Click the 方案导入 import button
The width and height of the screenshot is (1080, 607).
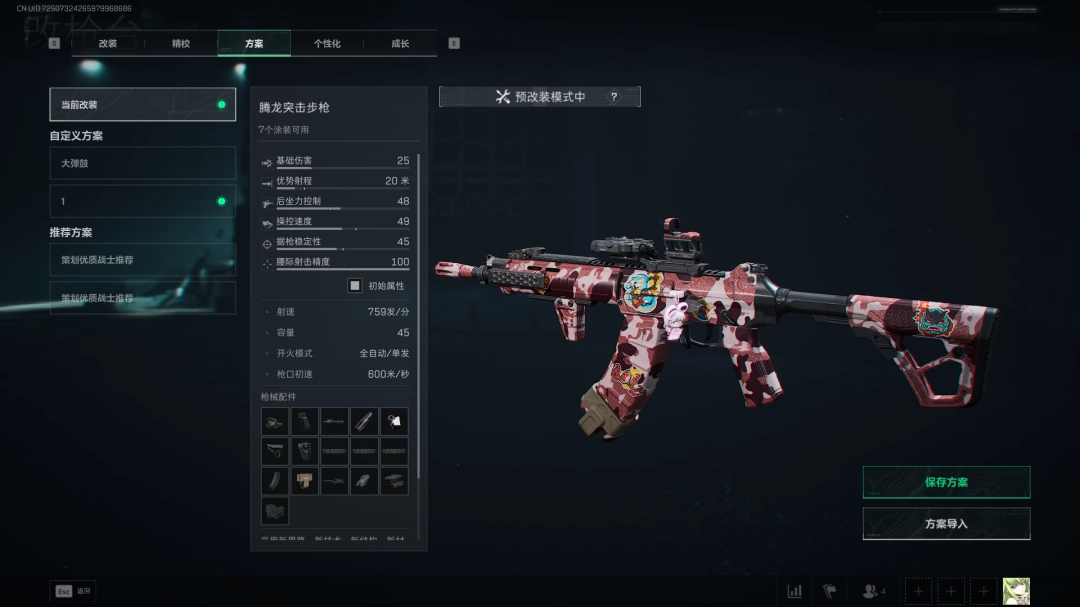pyautogui.click(x=946, y=524)
